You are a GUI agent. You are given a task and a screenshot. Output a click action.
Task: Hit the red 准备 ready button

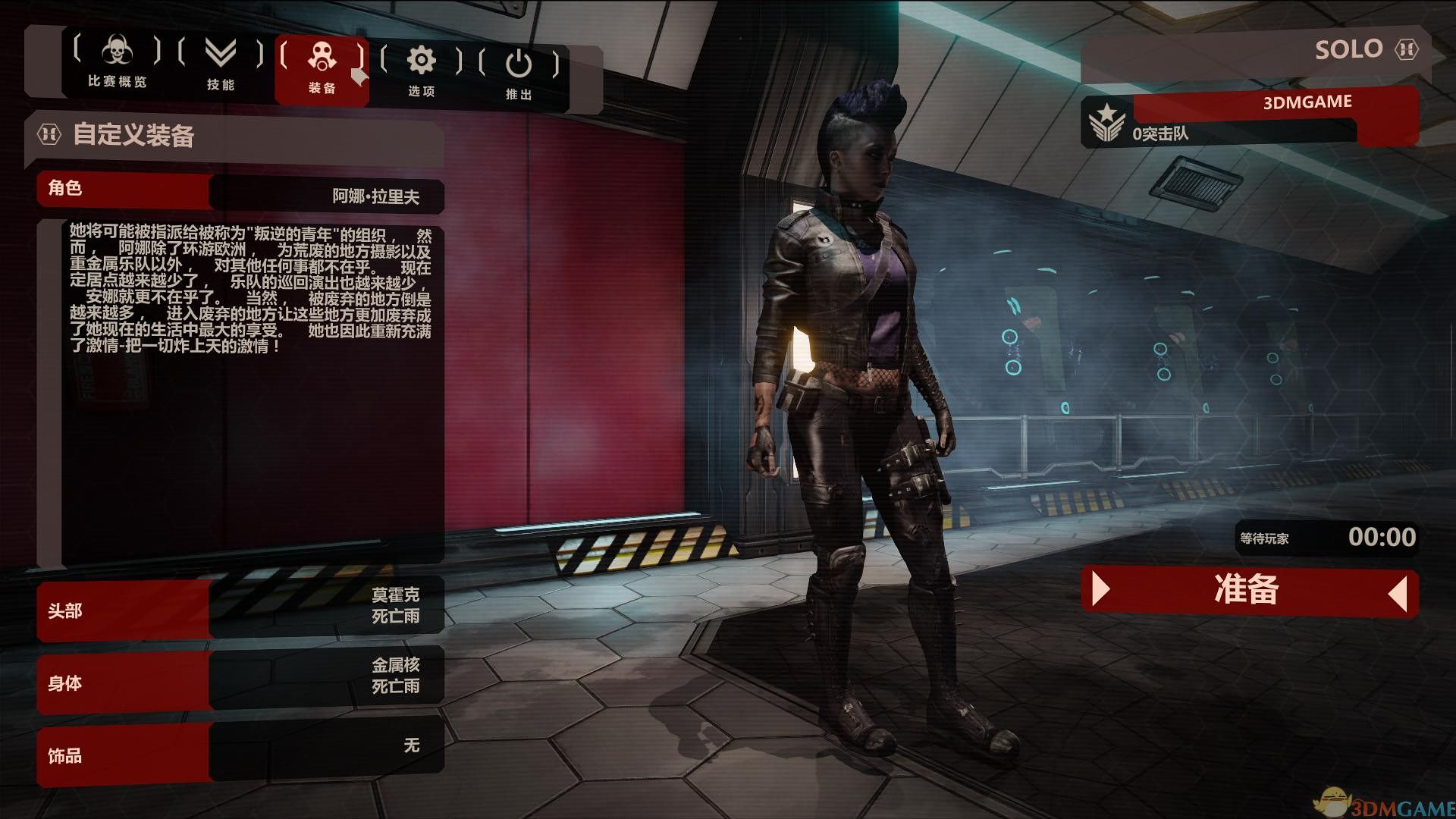[x=1248, y=590]
